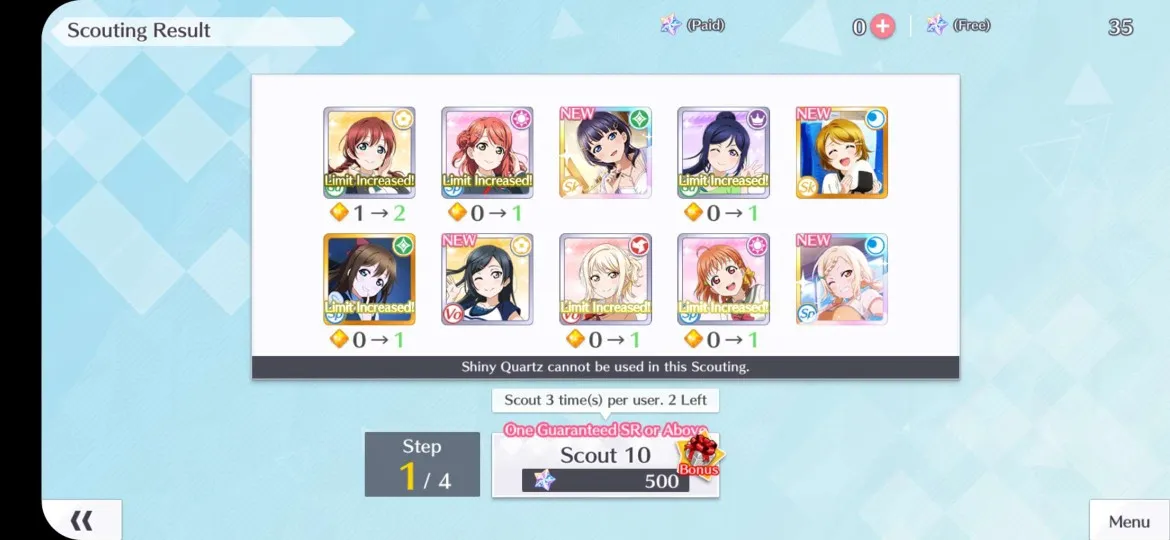Go back with the double-arrow button
Image resolution: width=1170 pixels, height=540 pixels.
point(82,520)
